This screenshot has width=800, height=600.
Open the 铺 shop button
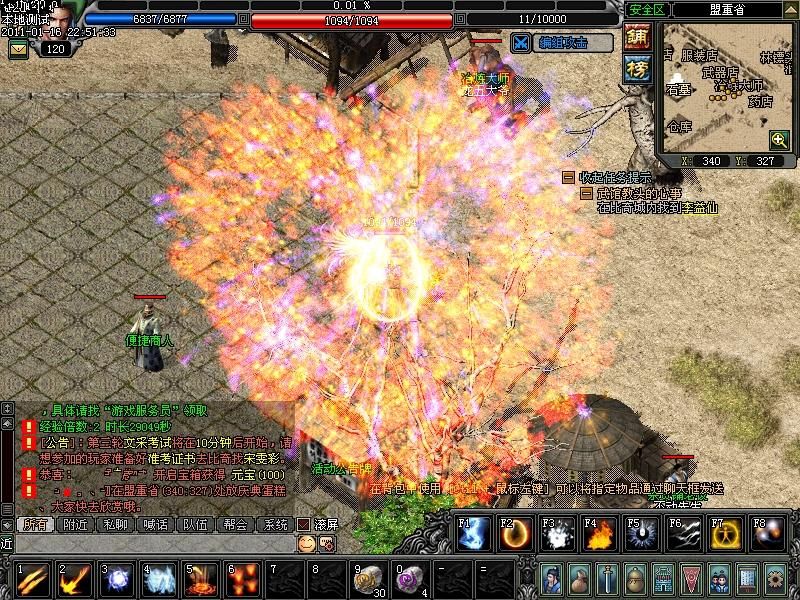636,37
